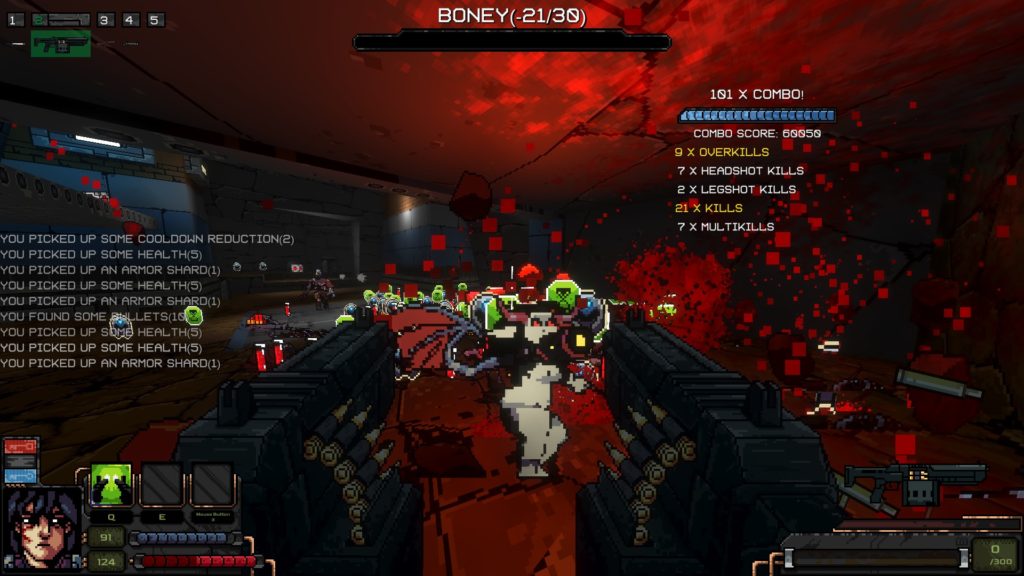This screenshot has width=1024, height=576.
Task: Activate the green slime Q ability
Action: point(112,485)
